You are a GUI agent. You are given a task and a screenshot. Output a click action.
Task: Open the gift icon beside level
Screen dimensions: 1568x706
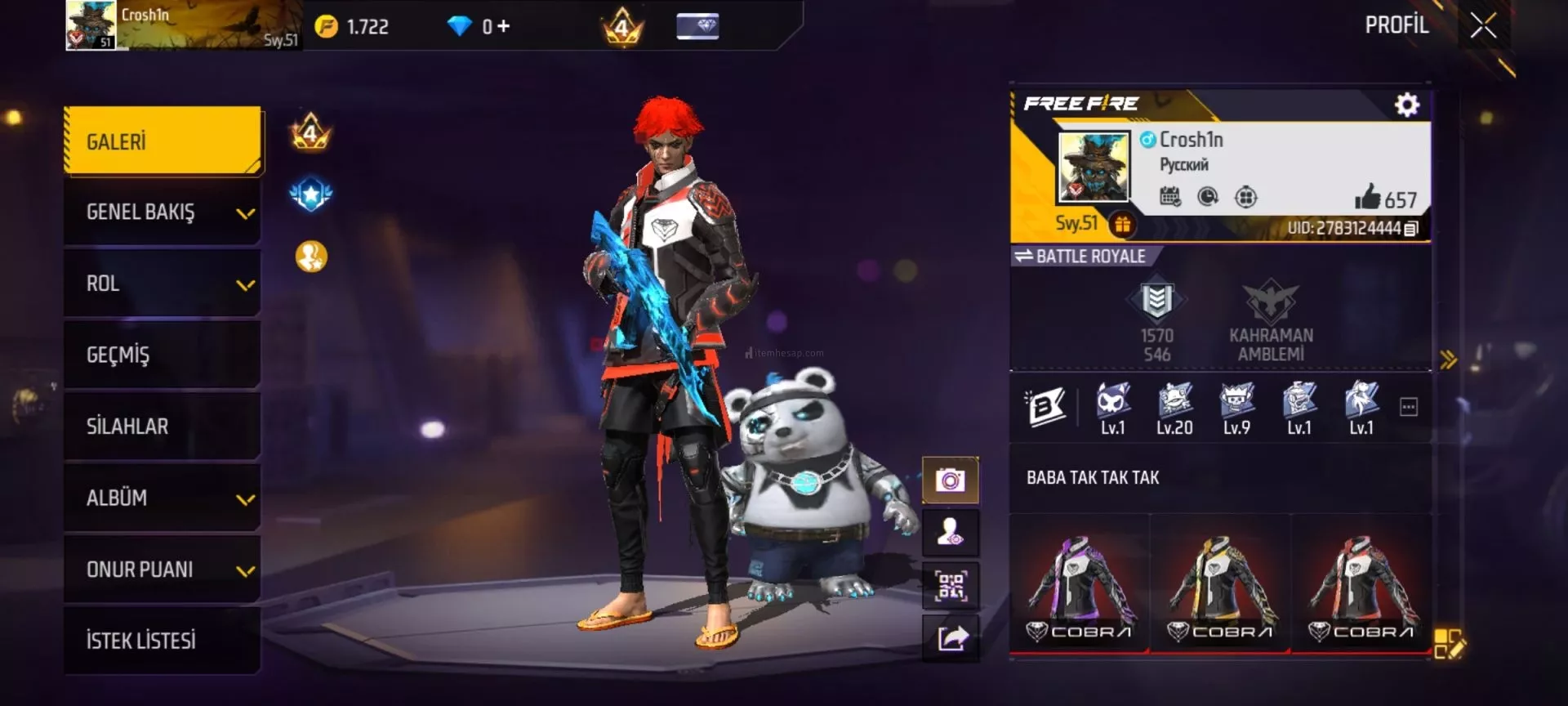point(1123,224)
